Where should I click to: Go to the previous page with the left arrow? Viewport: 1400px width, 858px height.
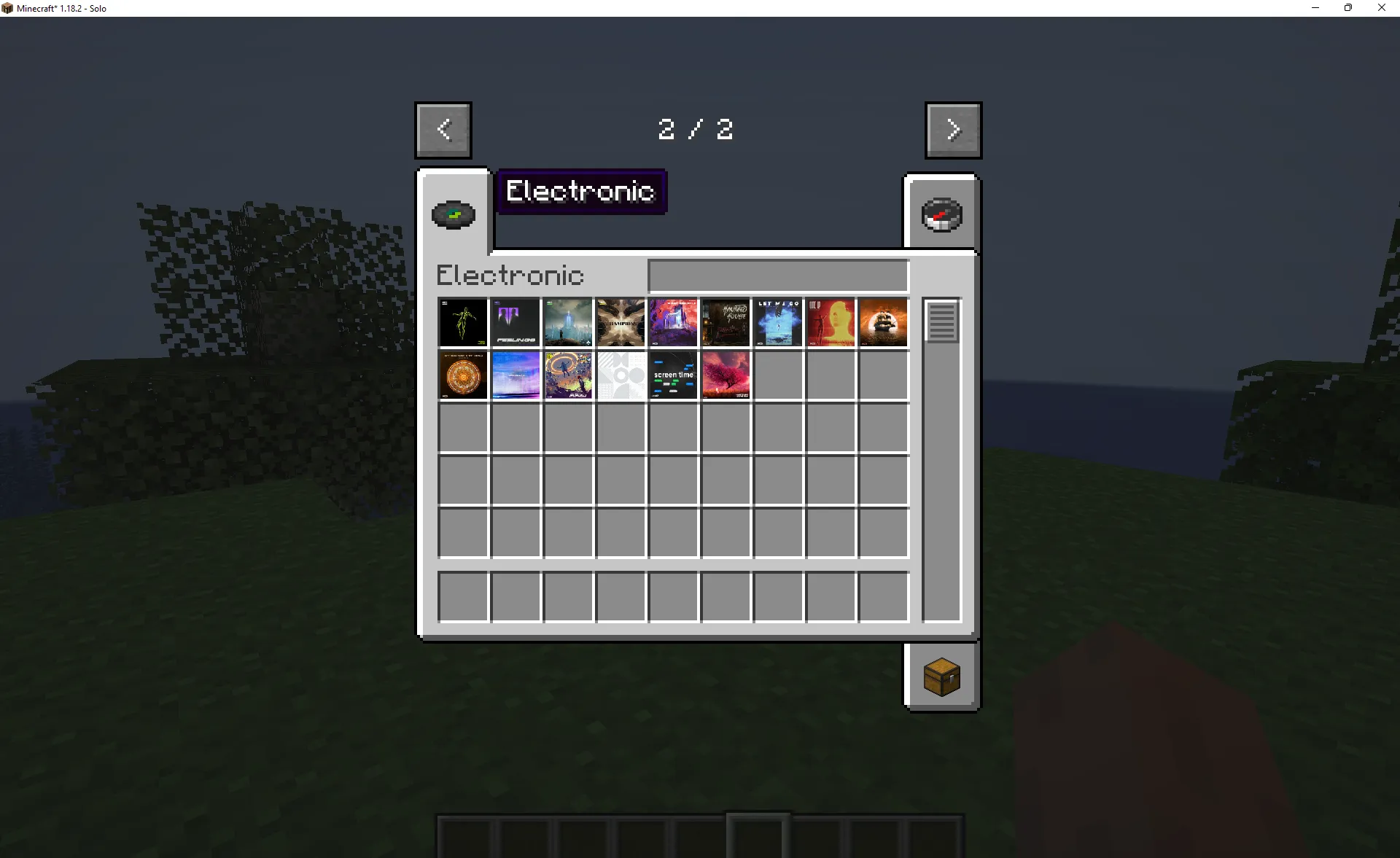[x=443, y=130]
